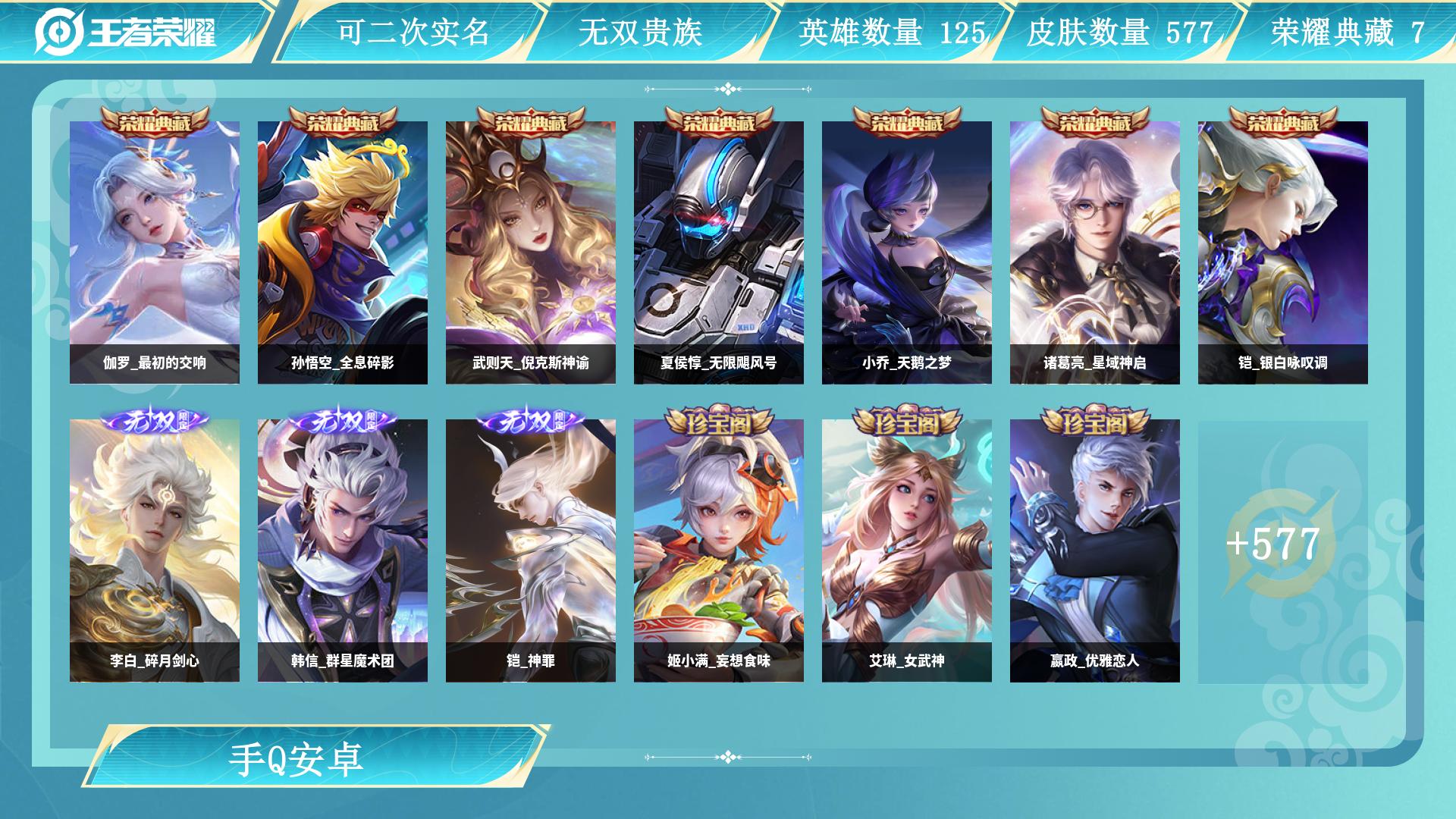Select the 伽罗_最初的交响 skin card
1456x819 pixels.
tap(155, 252)
